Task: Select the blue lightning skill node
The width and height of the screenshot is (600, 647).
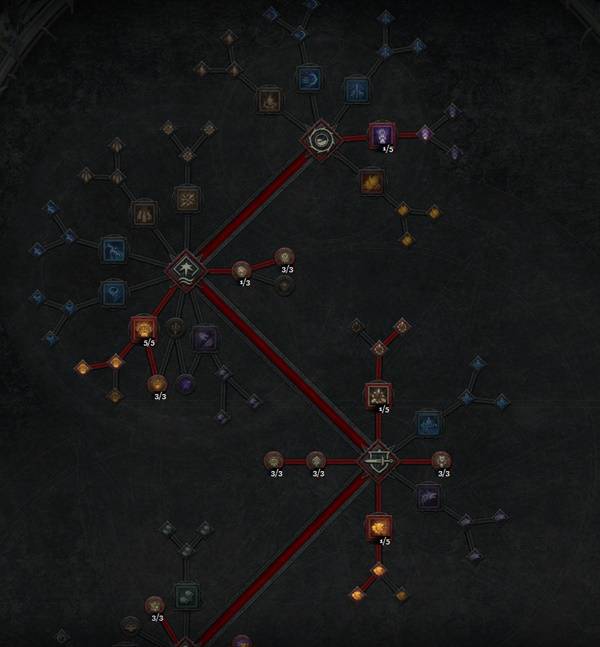Action: tap(357, 91)
